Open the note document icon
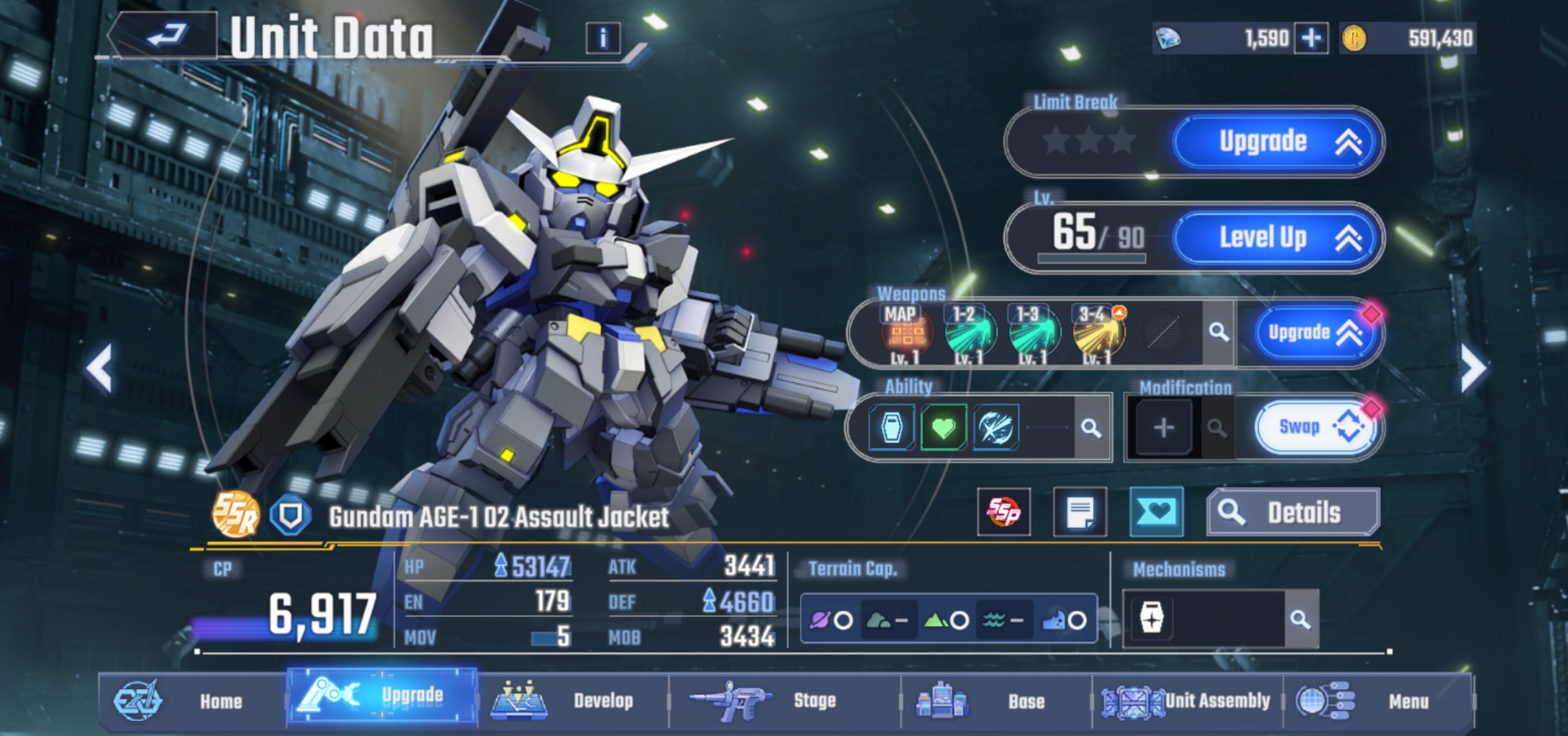Image resolution: width=1568 pixels, height=736 pixels. pos(1080,513)
